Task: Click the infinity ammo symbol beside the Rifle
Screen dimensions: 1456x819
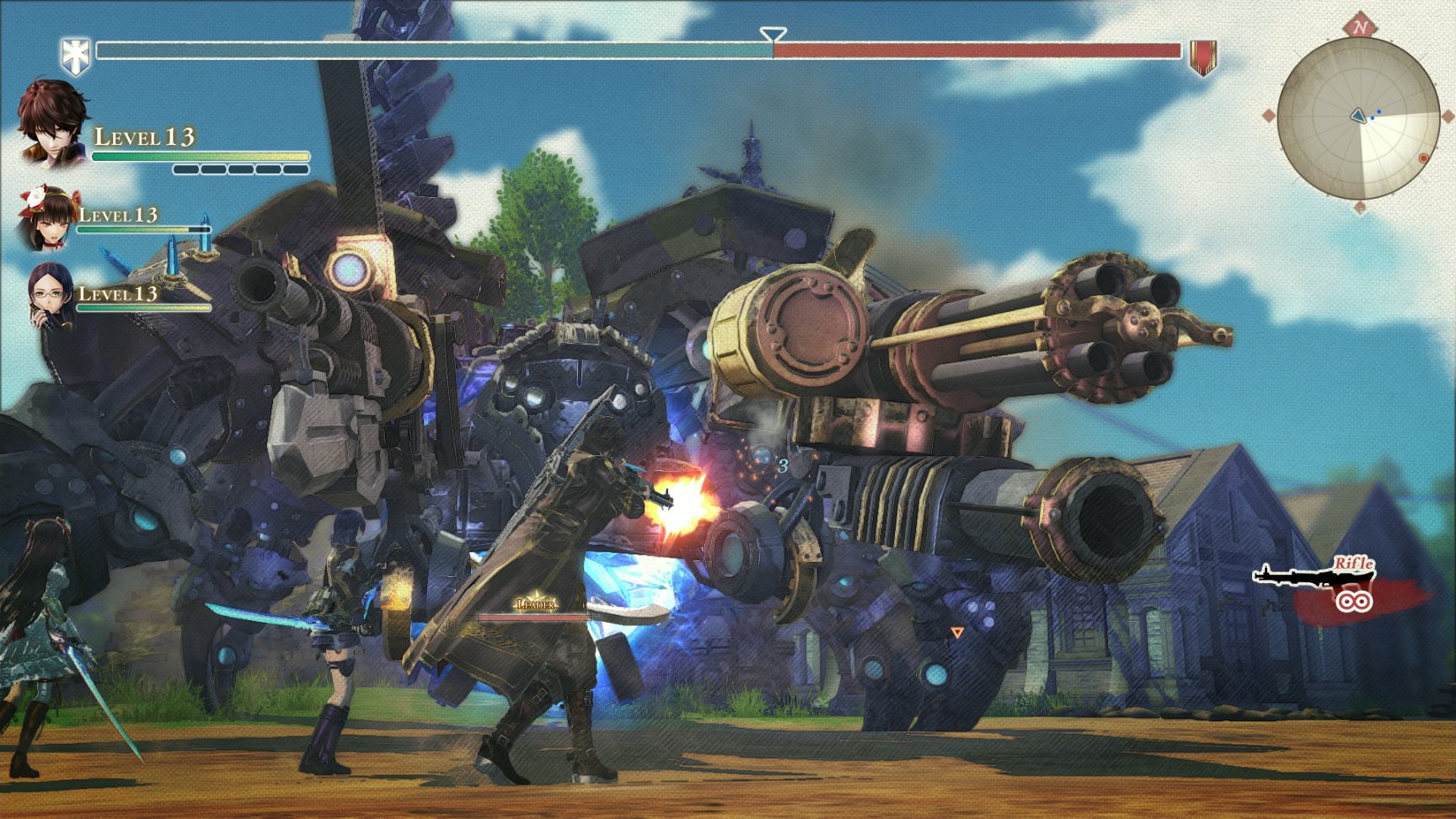Action: click(x=1357, y=600)
